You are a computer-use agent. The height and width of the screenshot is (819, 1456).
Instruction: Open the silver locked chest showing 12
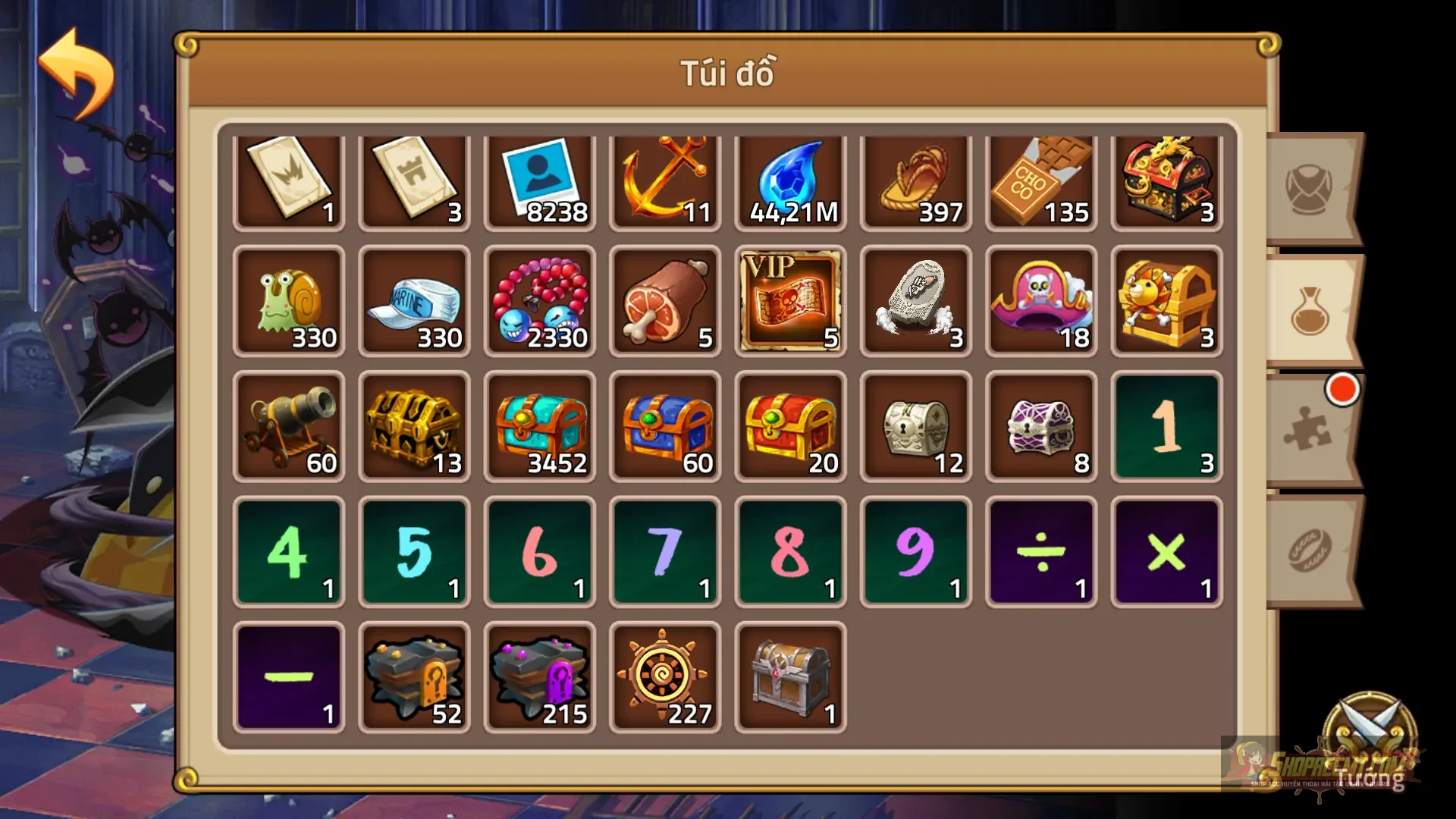[x=915, y=427]
